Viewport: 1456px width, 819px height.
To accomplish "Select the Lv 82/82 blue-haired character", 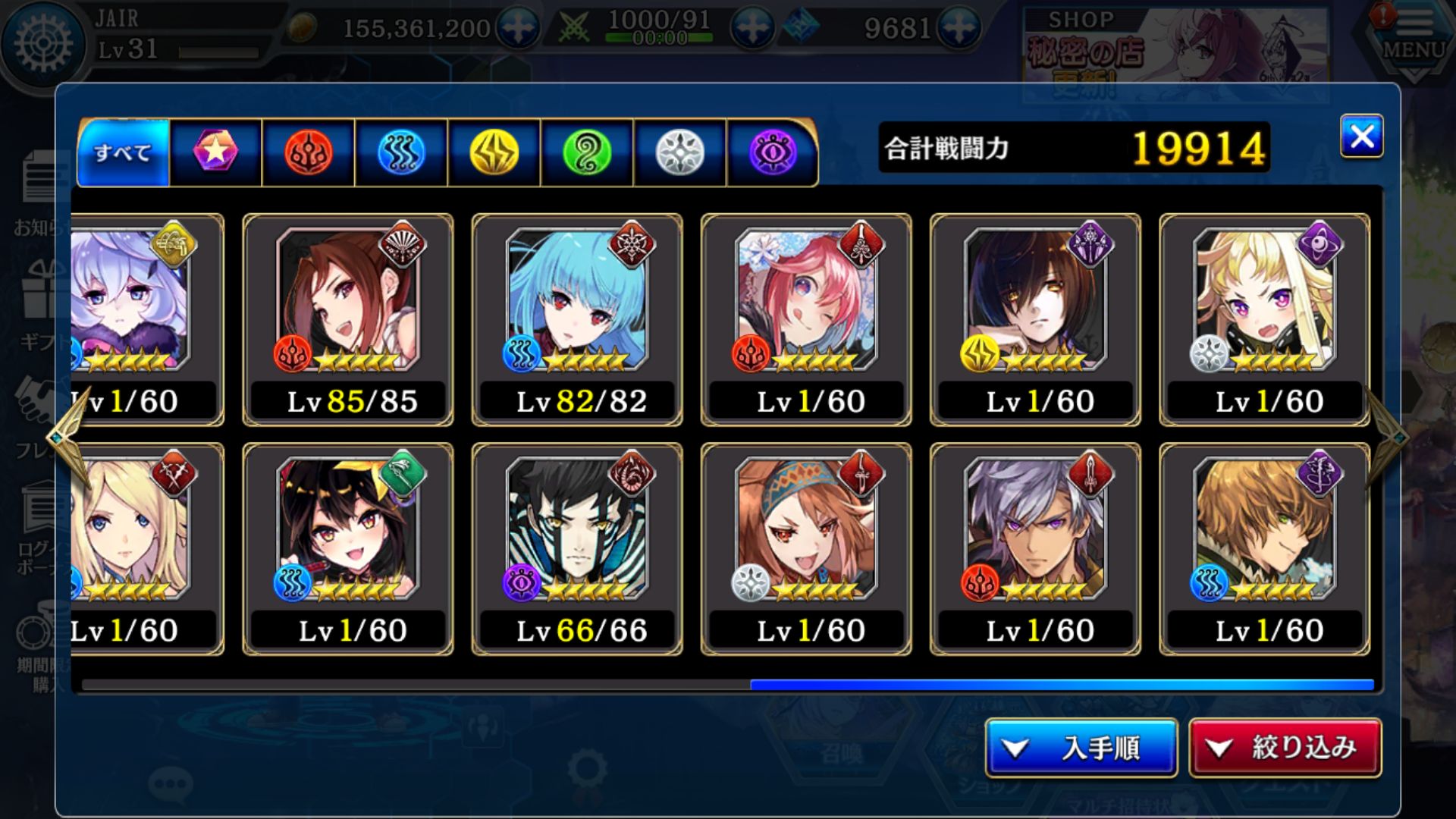I will click(x=577, y=319).
